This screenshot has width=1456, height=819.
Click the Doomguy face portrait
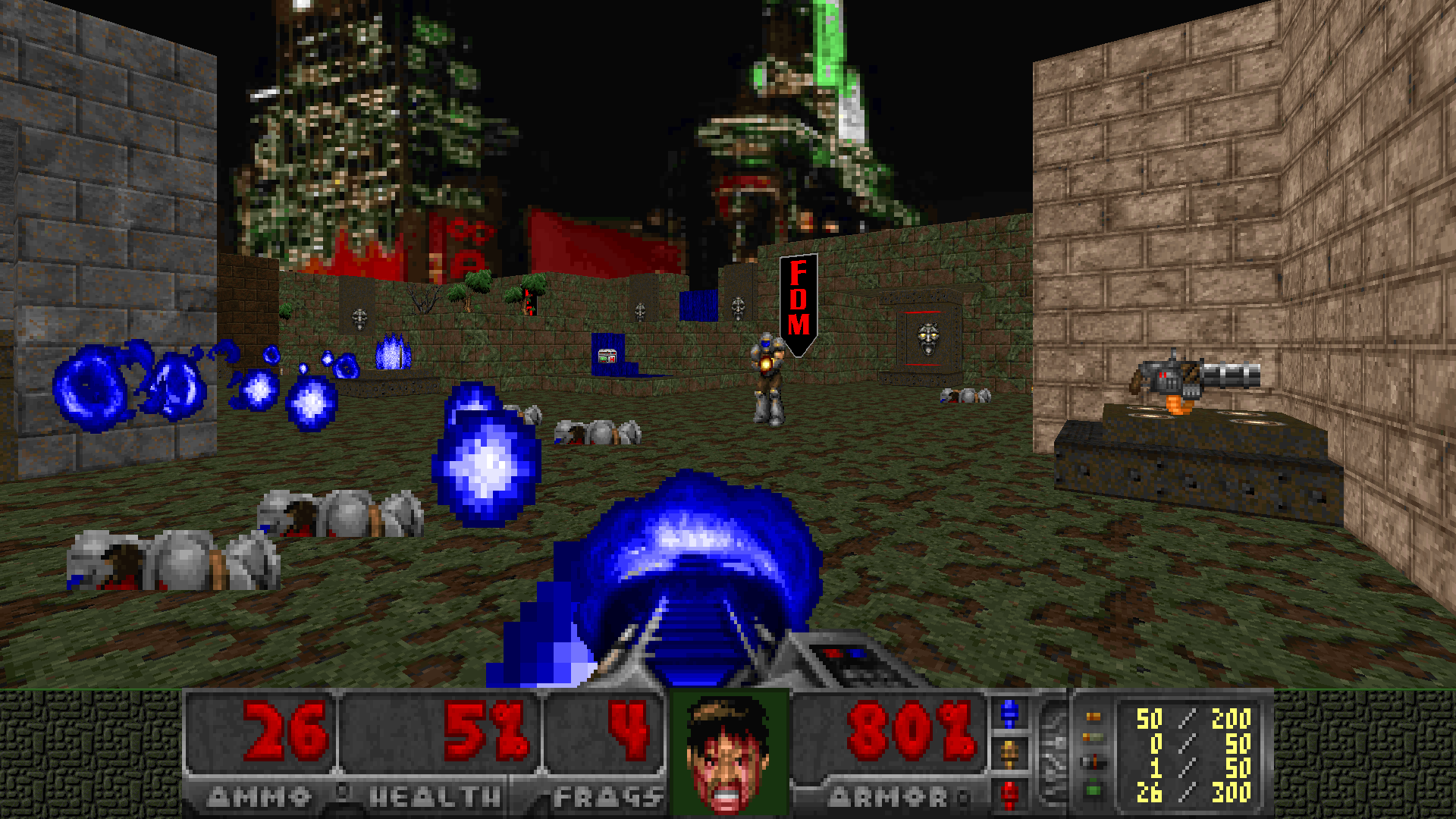pos(727,753)
